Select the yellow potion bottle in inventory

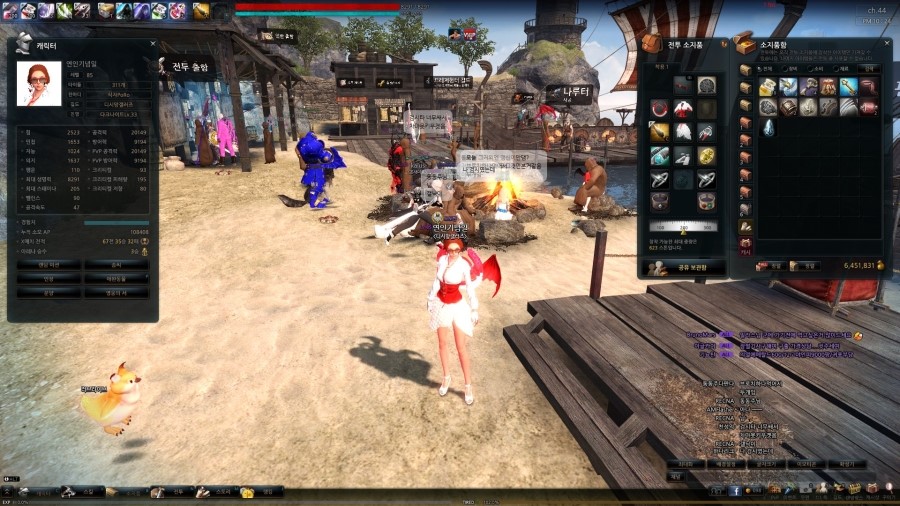tap(768, 87)
